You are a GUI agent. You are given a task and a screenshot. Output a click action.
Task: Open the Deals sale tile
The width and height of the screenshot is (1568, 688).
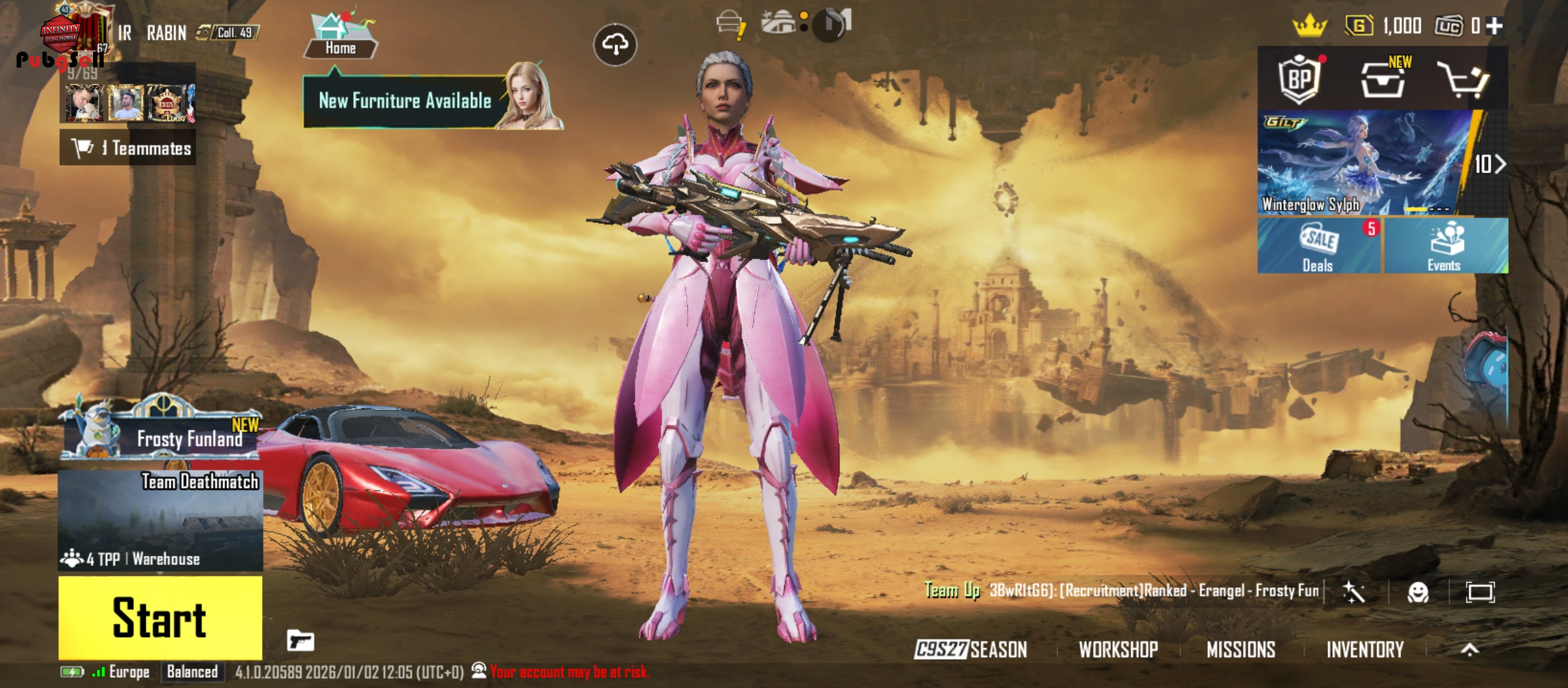[x=1318, y=246]
